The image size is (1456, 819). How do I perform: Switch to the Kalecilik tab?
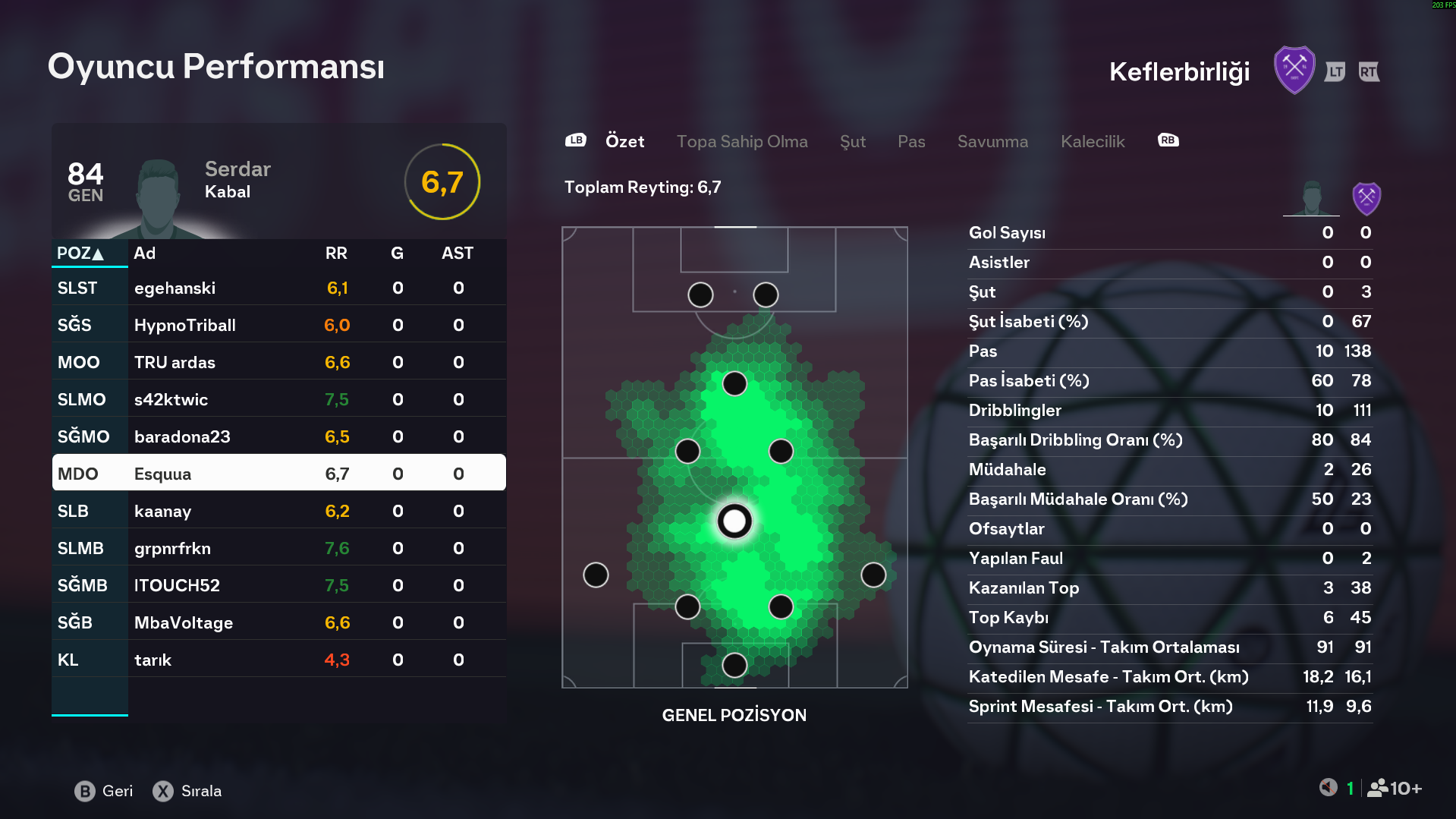1092,141
